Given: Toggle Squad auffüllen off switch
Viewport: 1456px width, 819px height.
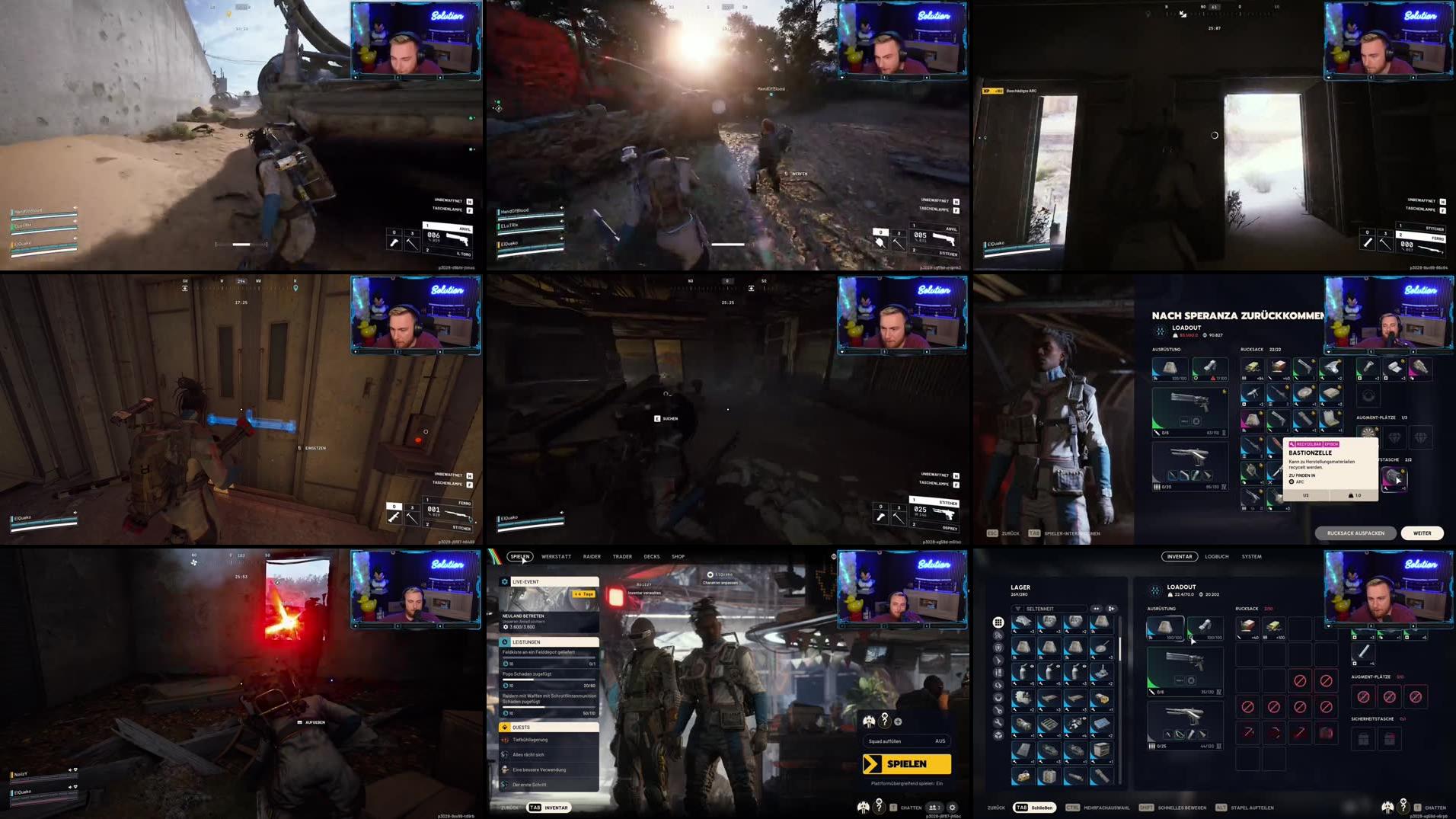Looking at the screenshot, I should [x=939, y=741].
